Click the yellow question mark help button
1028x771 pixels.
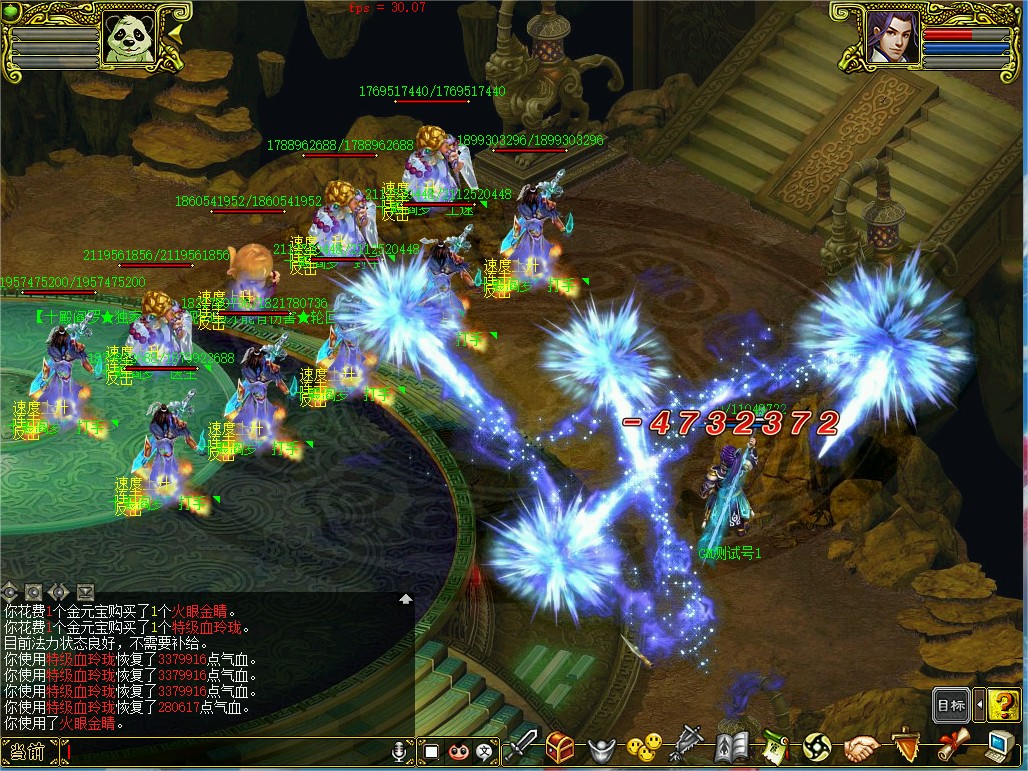pos(1003,705)
